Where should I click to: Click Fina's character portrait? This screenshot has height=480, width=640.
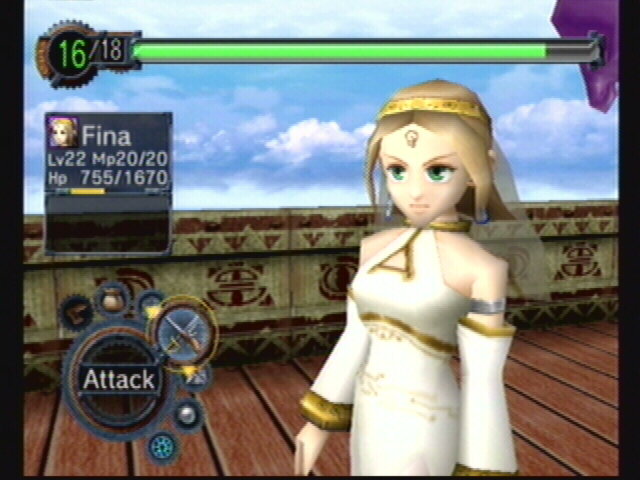[62, 133]
